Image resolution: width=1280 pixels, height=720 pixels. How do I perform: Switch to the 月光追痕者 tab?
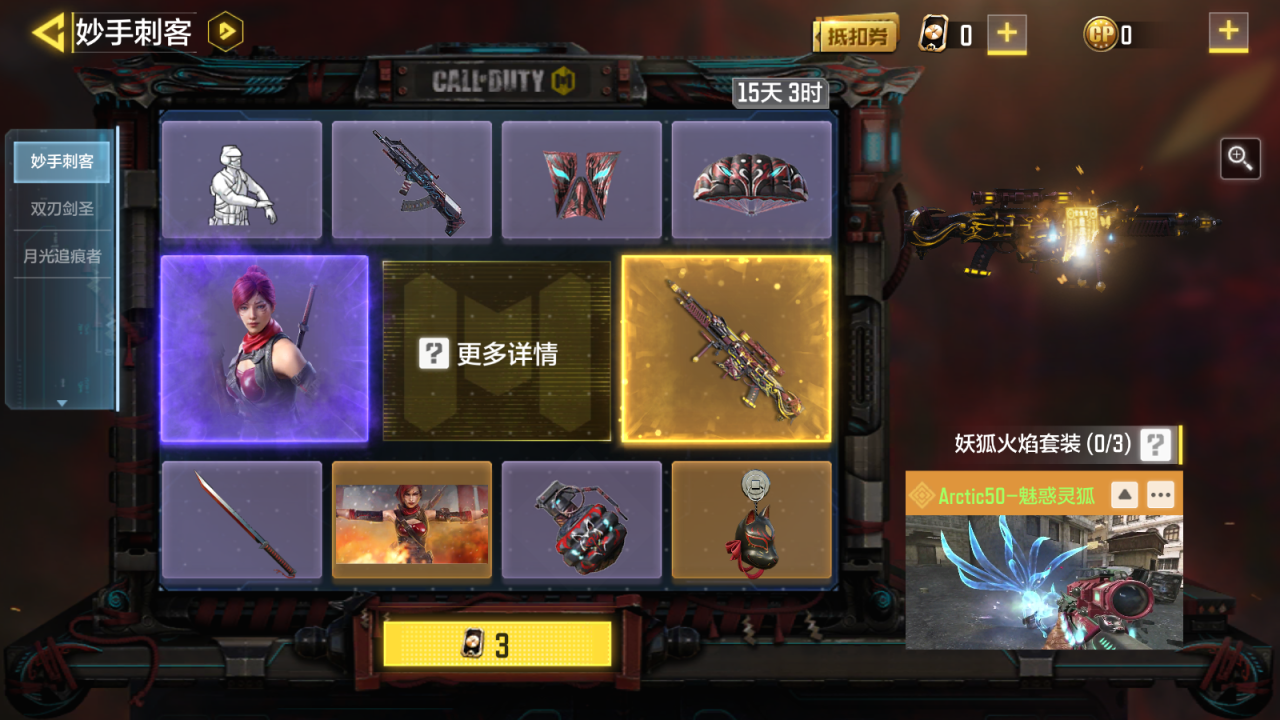(62, 256)
